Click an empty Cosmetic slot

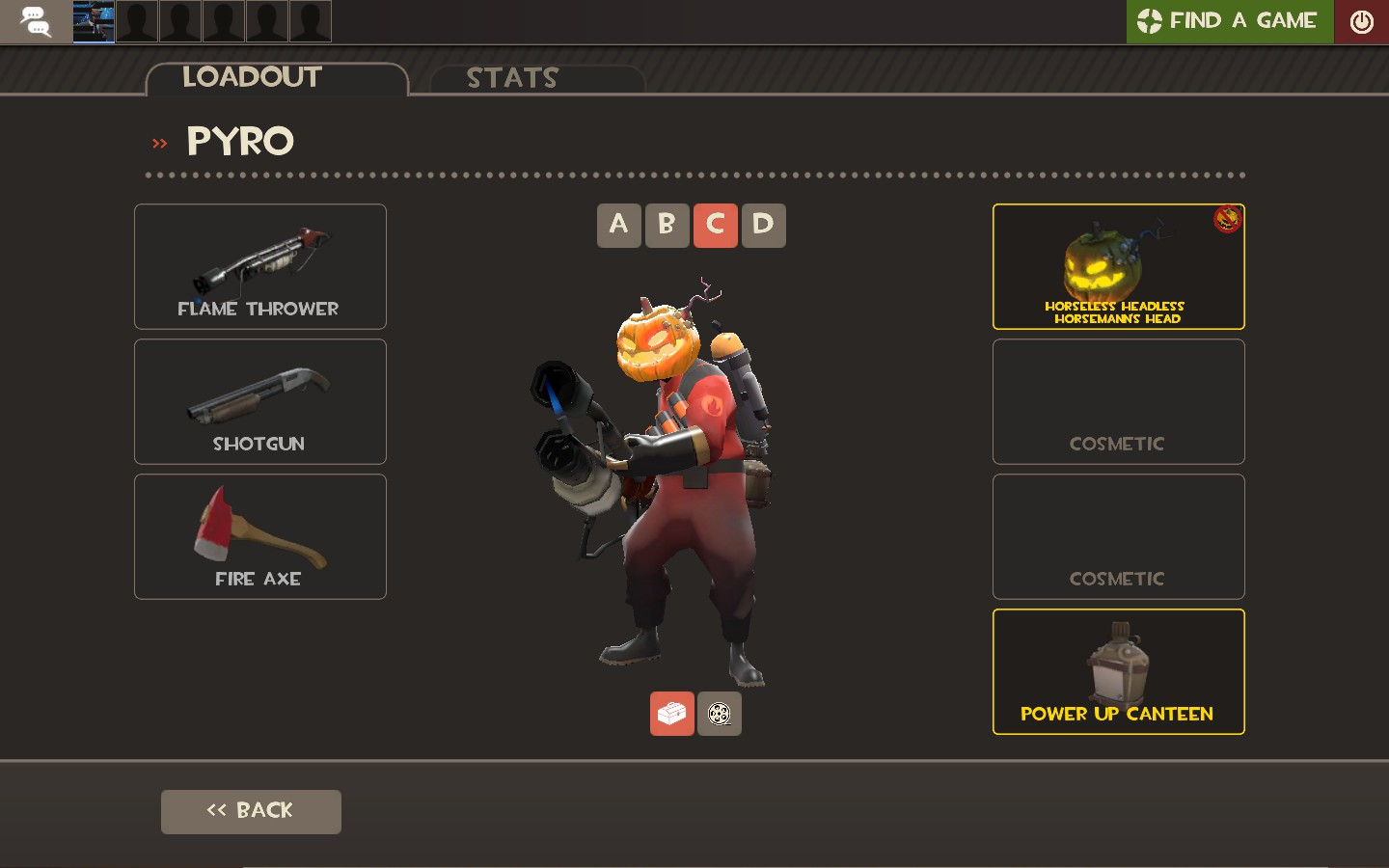coord(1117,401)
